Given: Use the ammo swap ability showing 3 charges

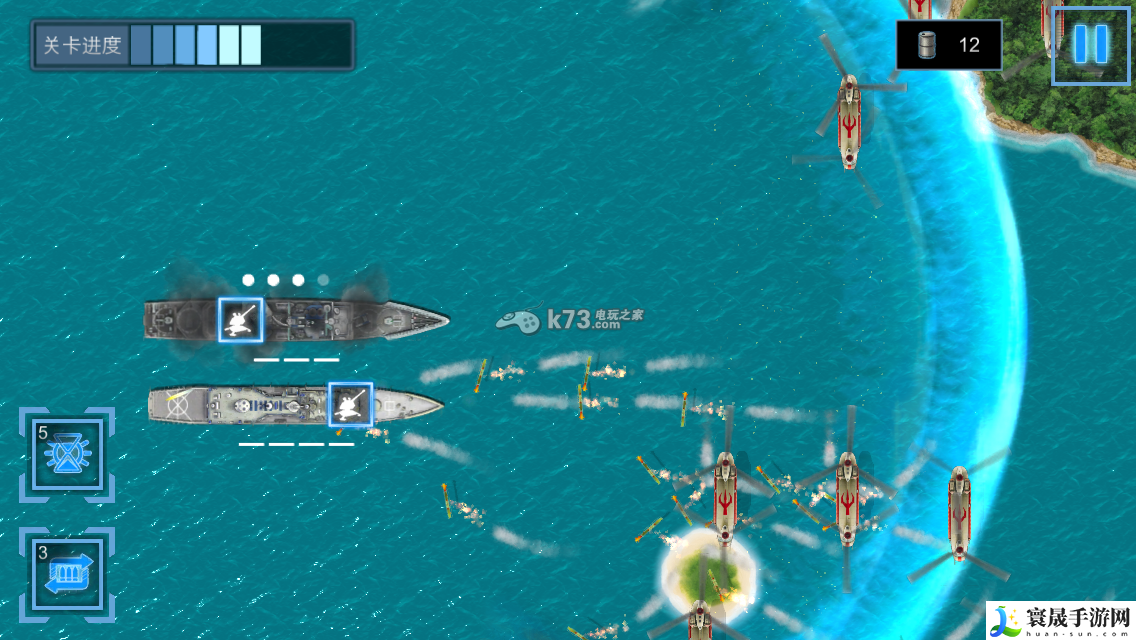Looking at the screenshot, I should click(67, 575).
